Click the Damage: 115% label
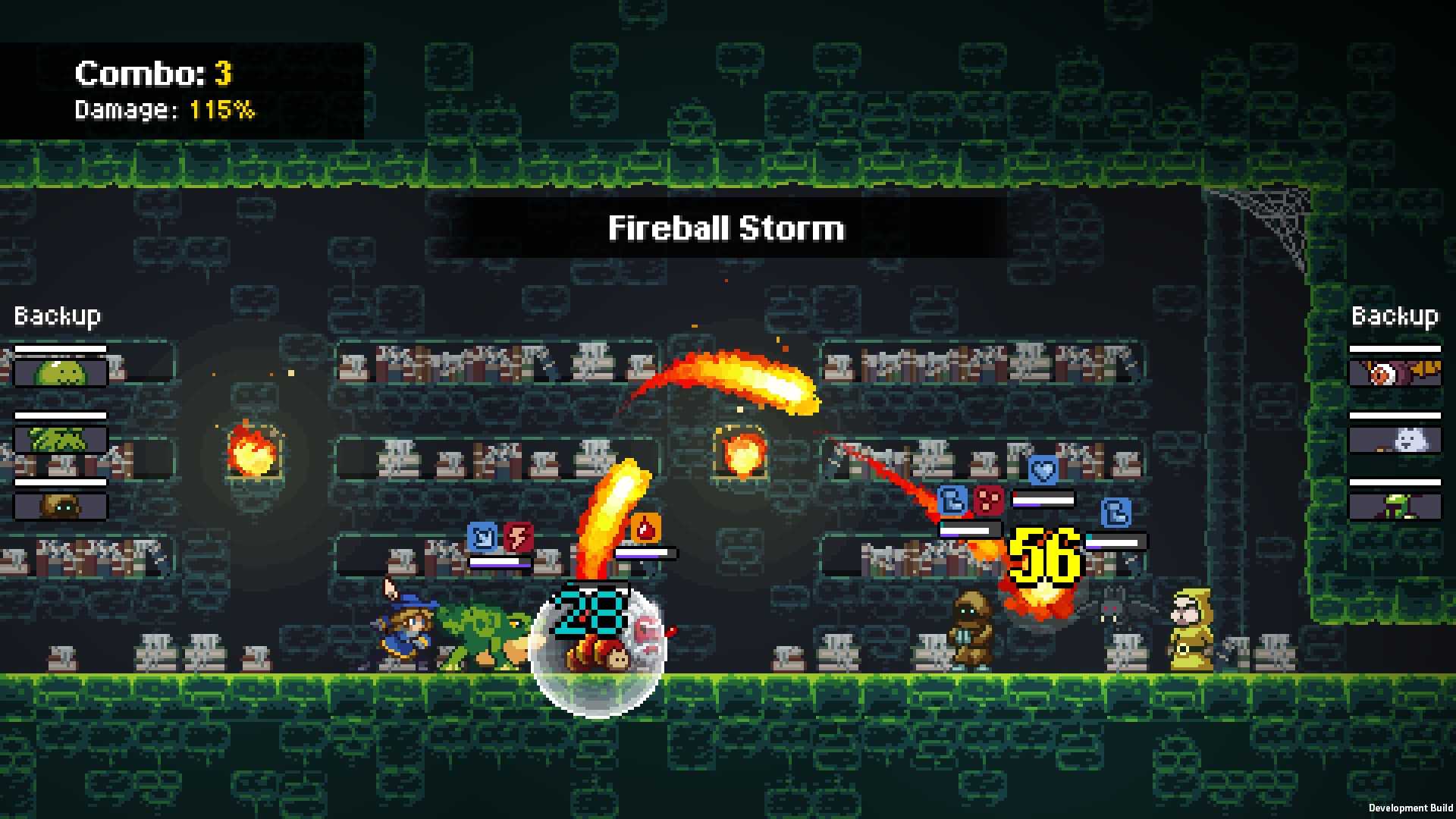 163,111
